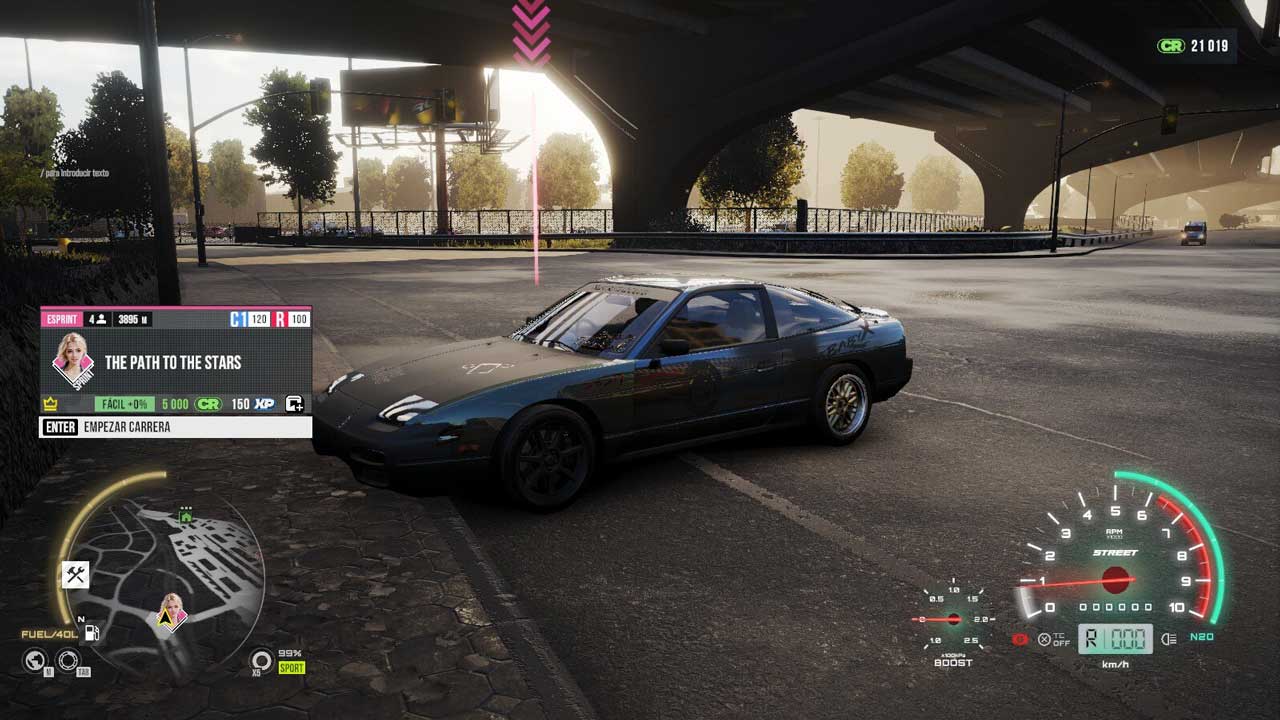This screenshot has width=1280, height=720.
Task: Choose the green garage house marker on minimap
Action: point(185,516)
